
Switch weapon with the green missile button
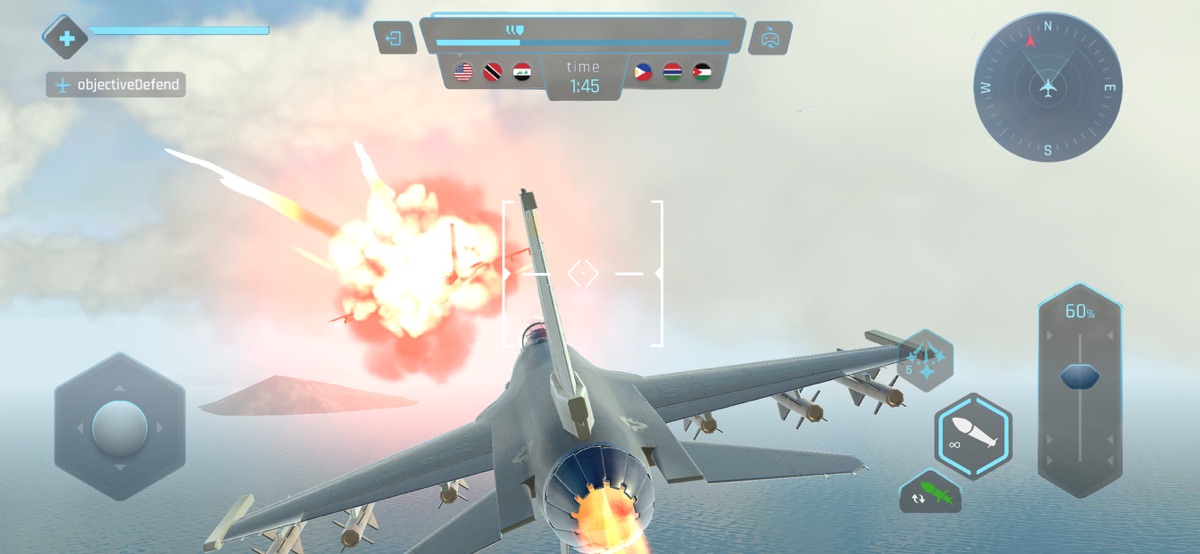point(930,492)
